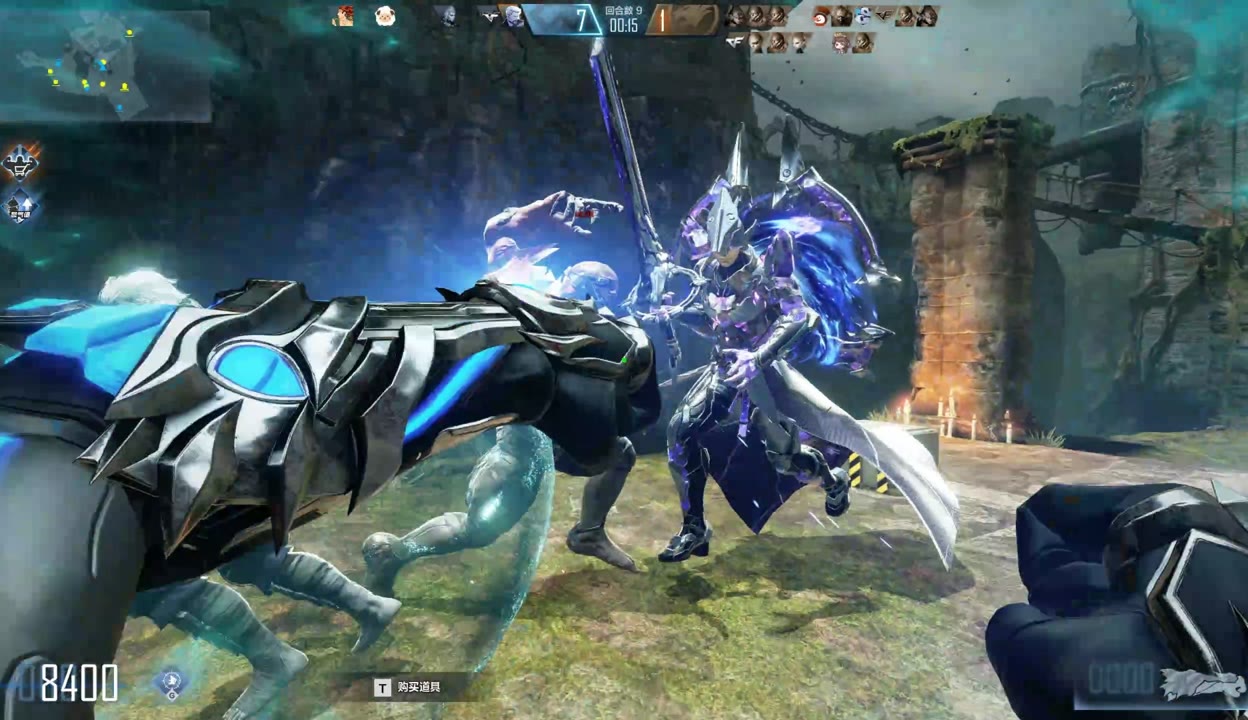Open the shopping cart shop icon
The height and width of the screenshot is (720, 1248).
click(x=20, y=160)
